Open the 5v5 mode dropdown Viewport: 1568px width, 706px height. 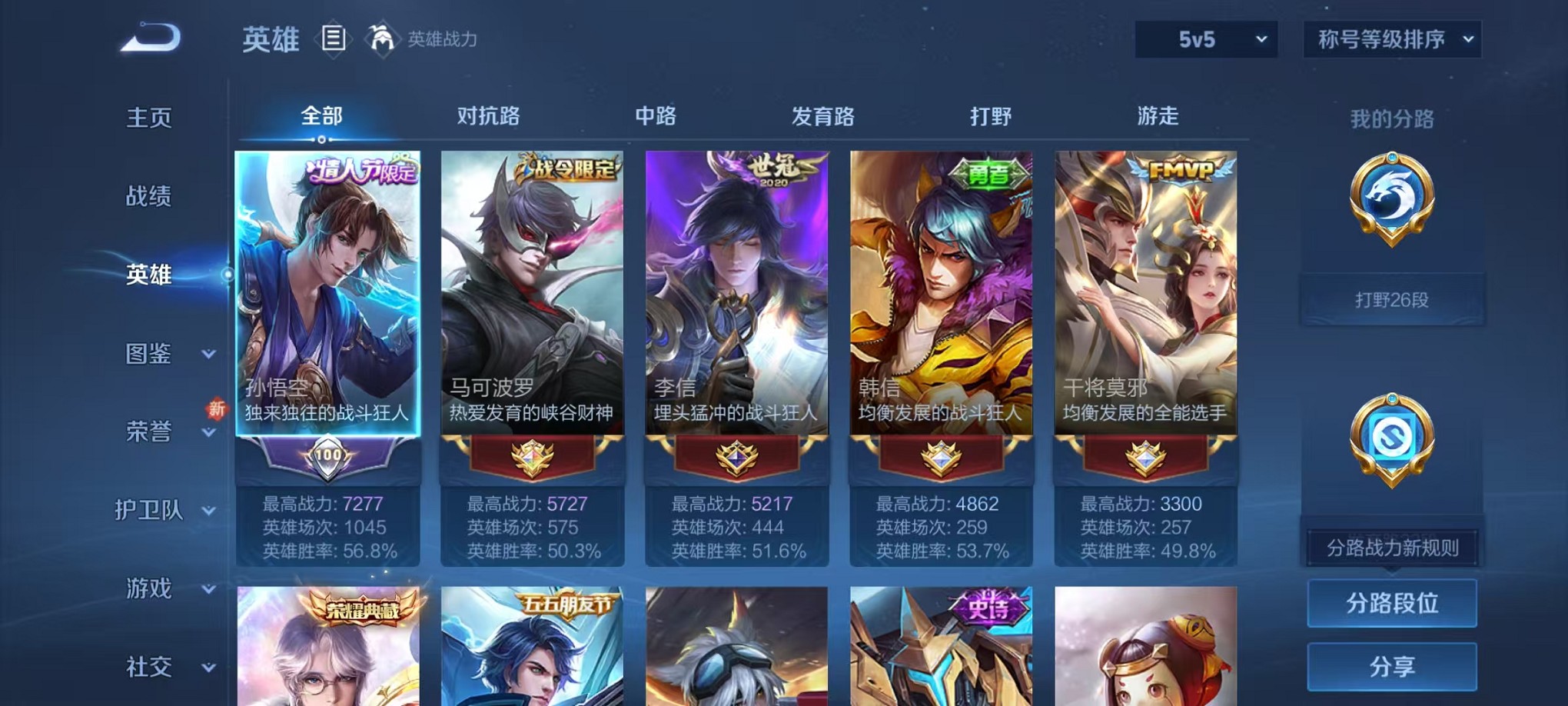(1205, 38)
